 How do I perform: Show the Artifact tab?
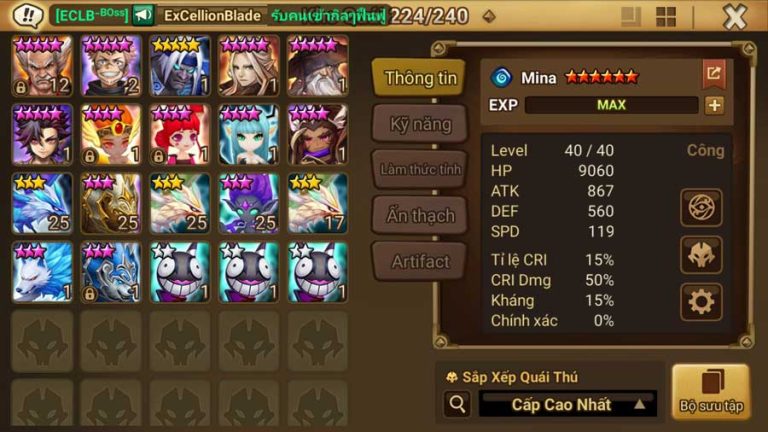click(x=420, y=261)
